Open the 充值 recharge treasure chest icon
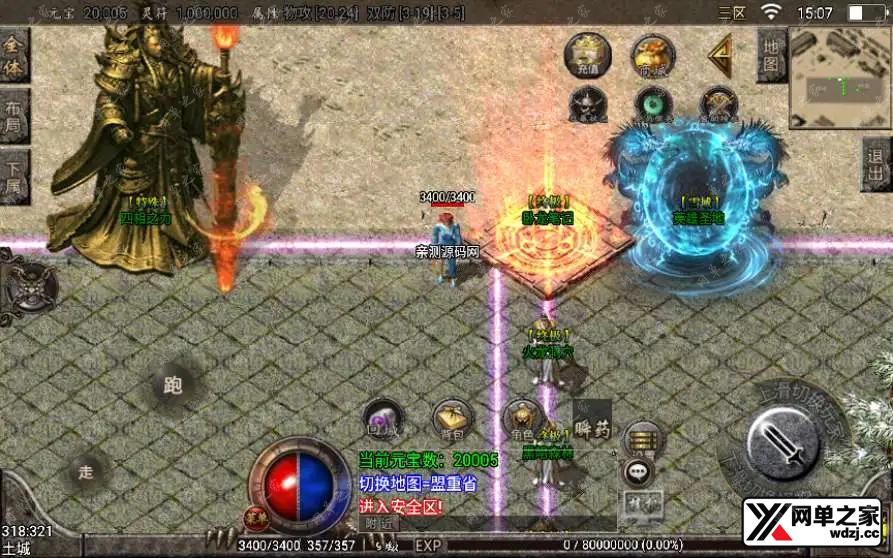 tap(587, 55)
